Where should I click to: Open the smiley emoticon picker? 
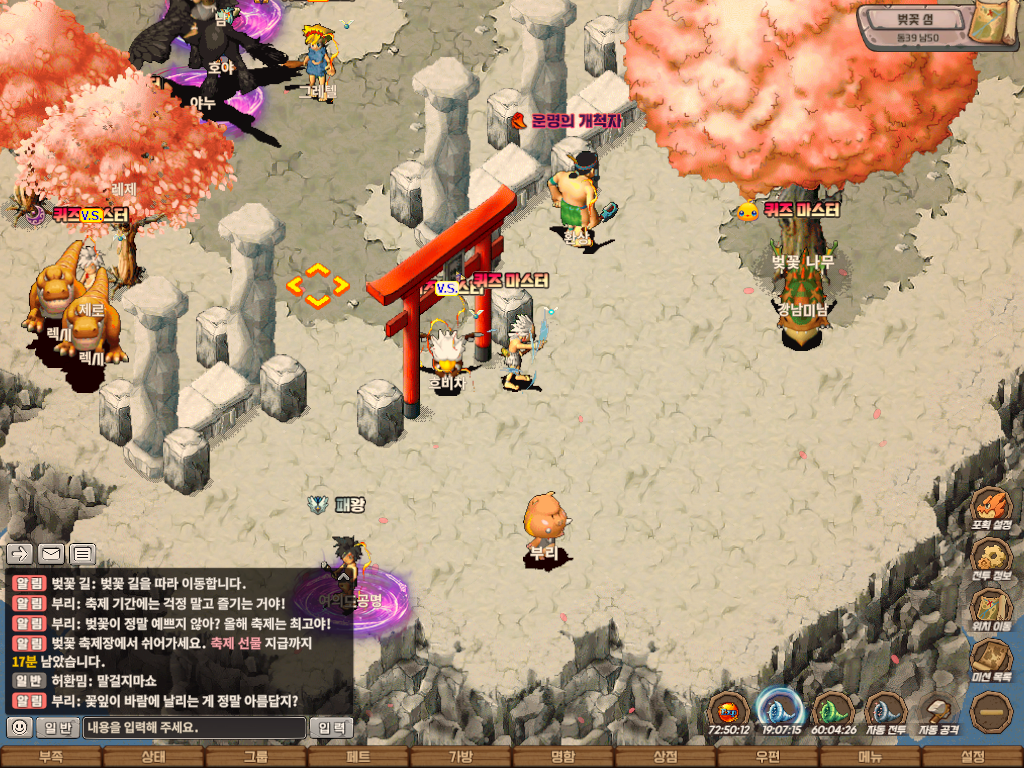tap(19, 728)
